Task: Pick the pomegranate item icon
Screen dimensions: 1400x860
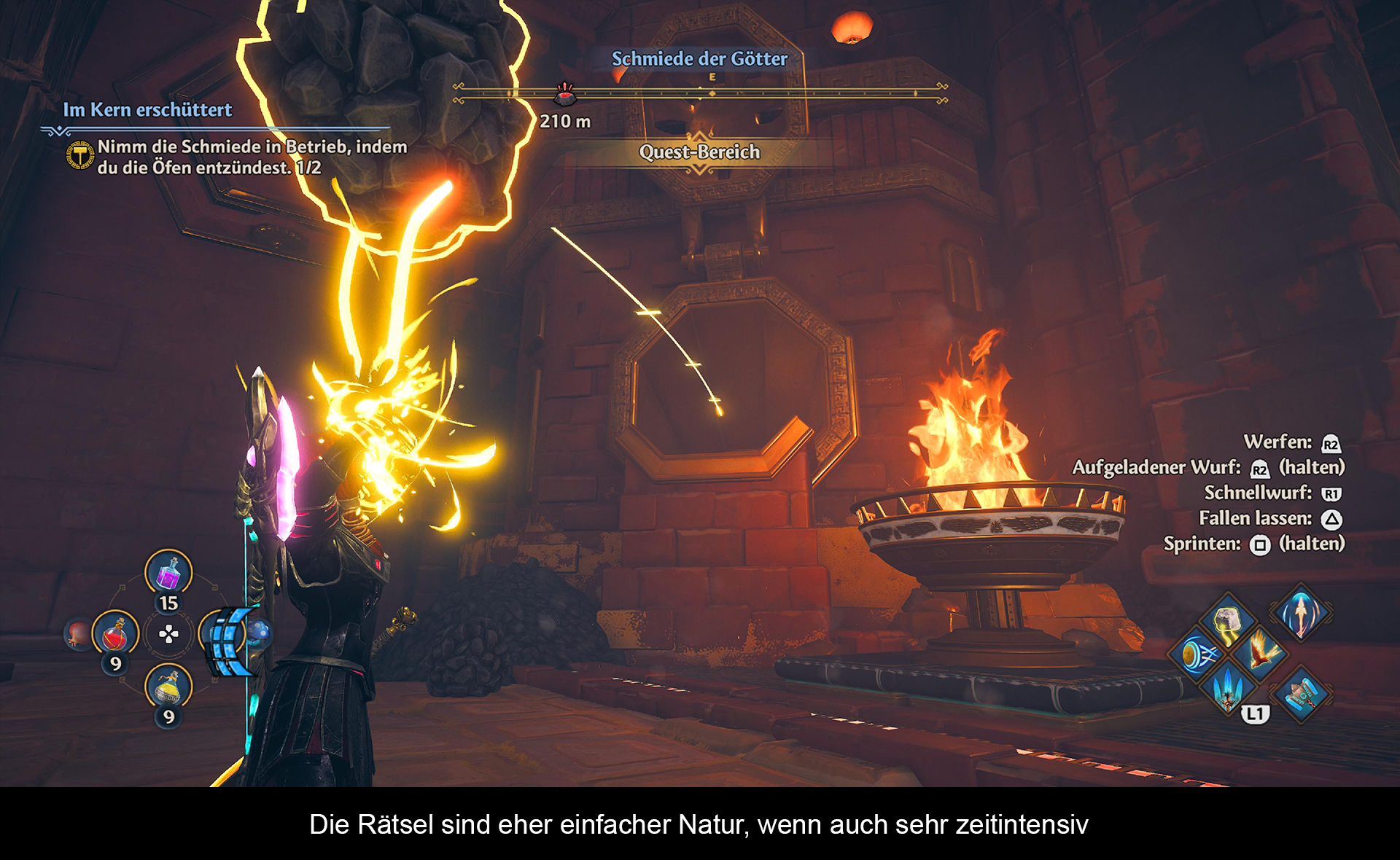Action: click(77, 633)
